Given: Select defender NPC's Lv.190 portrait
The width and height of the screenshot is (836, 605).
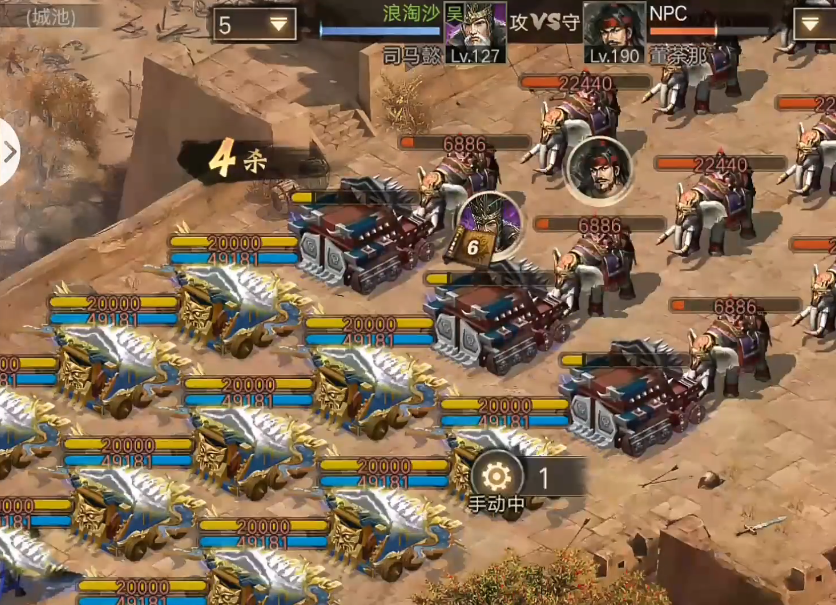Looking at the screenshot, I should pyautogui.click(x=613, y=30).
